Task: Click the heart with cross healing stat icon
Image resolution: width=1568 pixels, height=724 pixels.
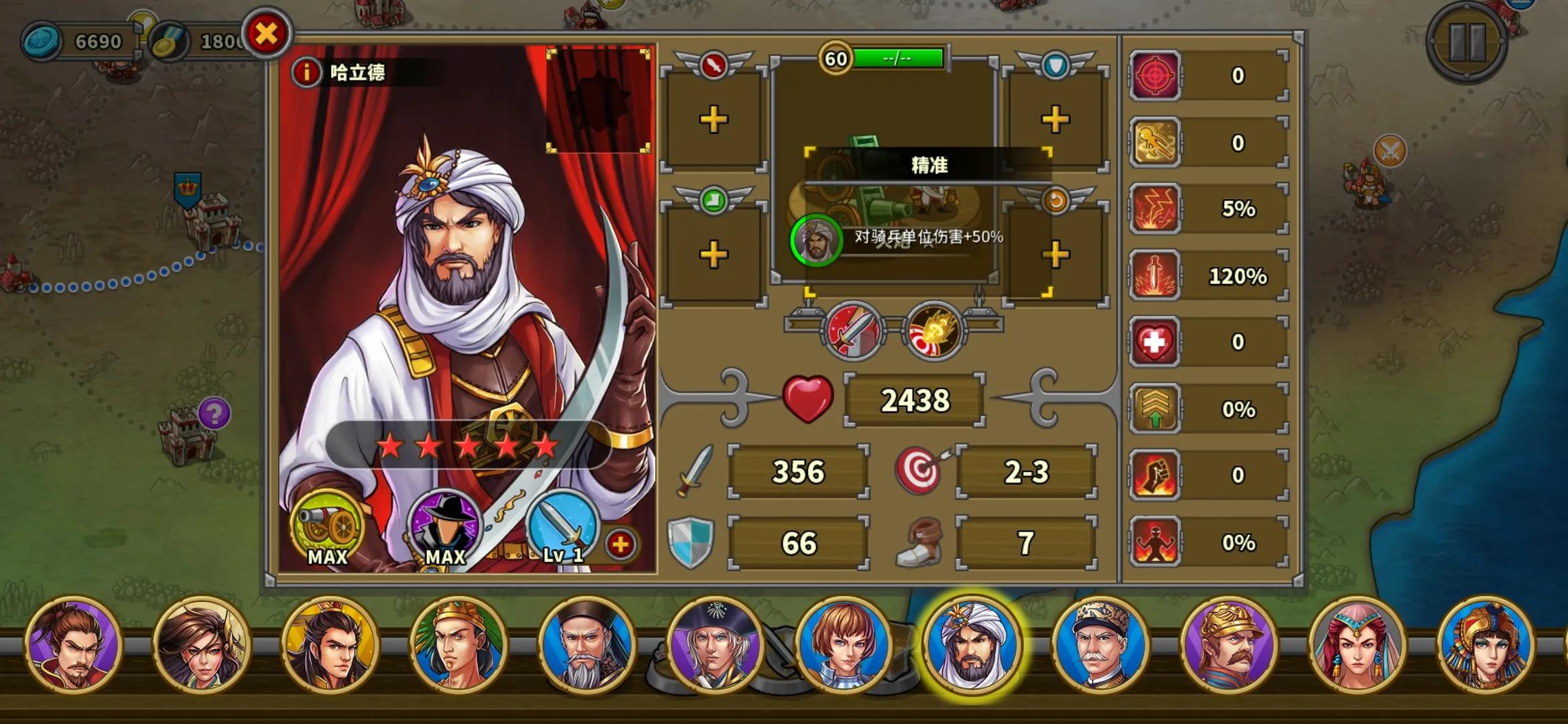Action: click(x=1155, y=341)
